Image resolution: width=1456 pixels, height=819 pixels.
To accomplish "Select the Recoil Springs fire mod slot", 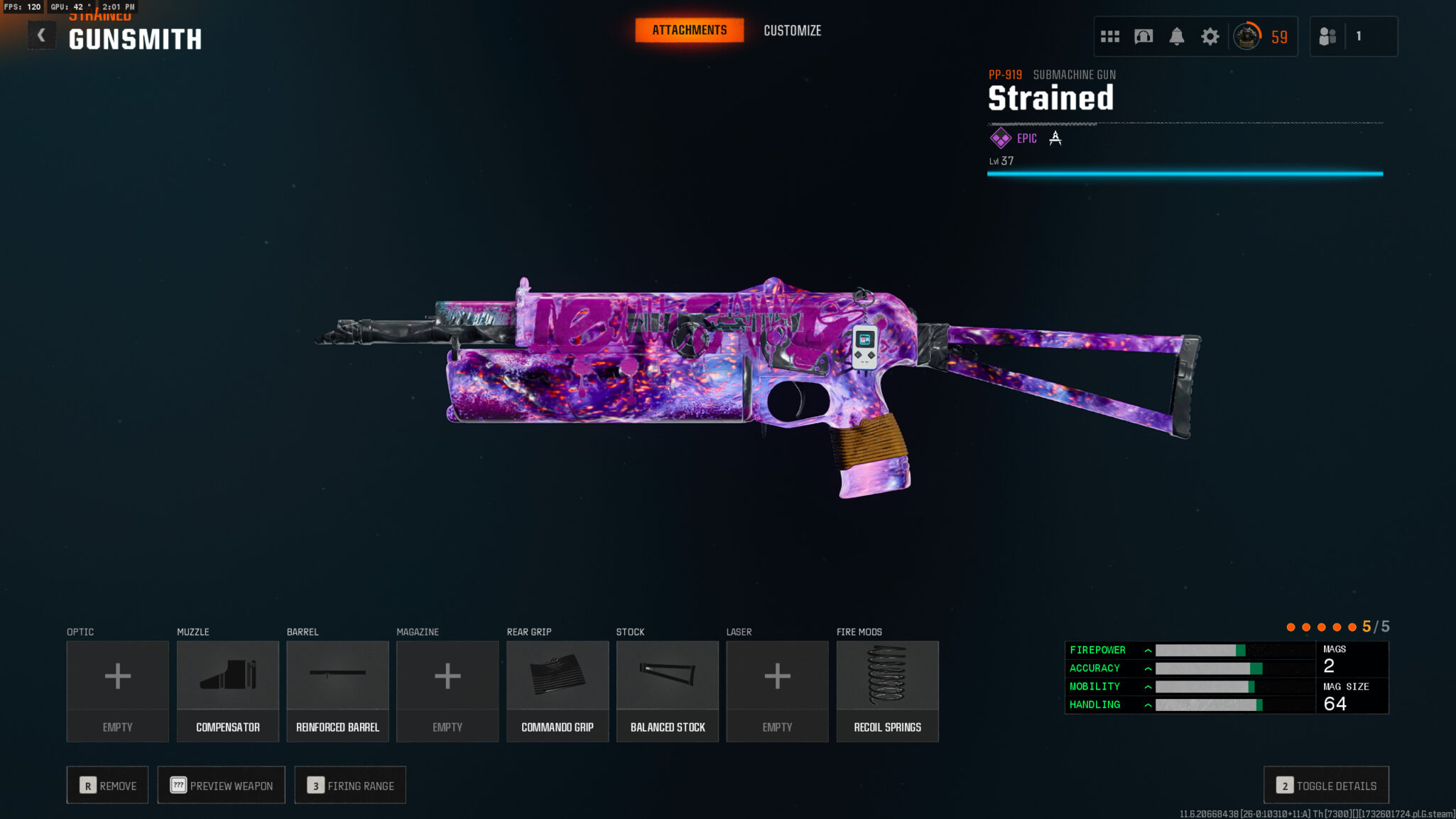I will point(887,690).
